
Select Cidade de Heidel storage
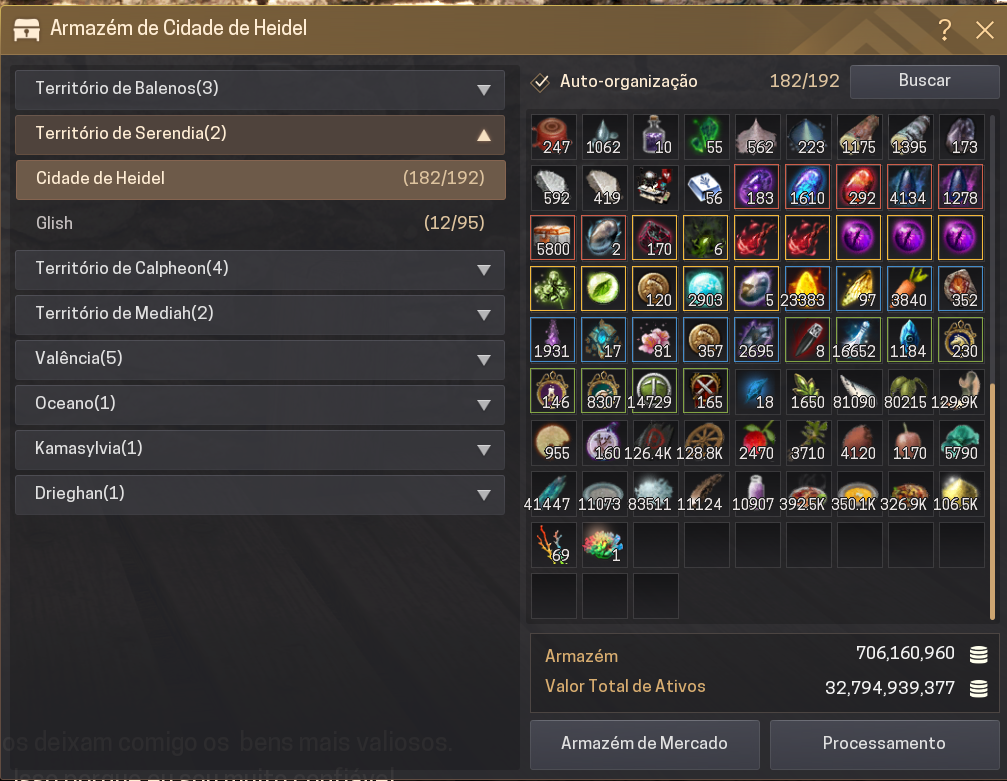pyautogui.click(x=260, y=179)
